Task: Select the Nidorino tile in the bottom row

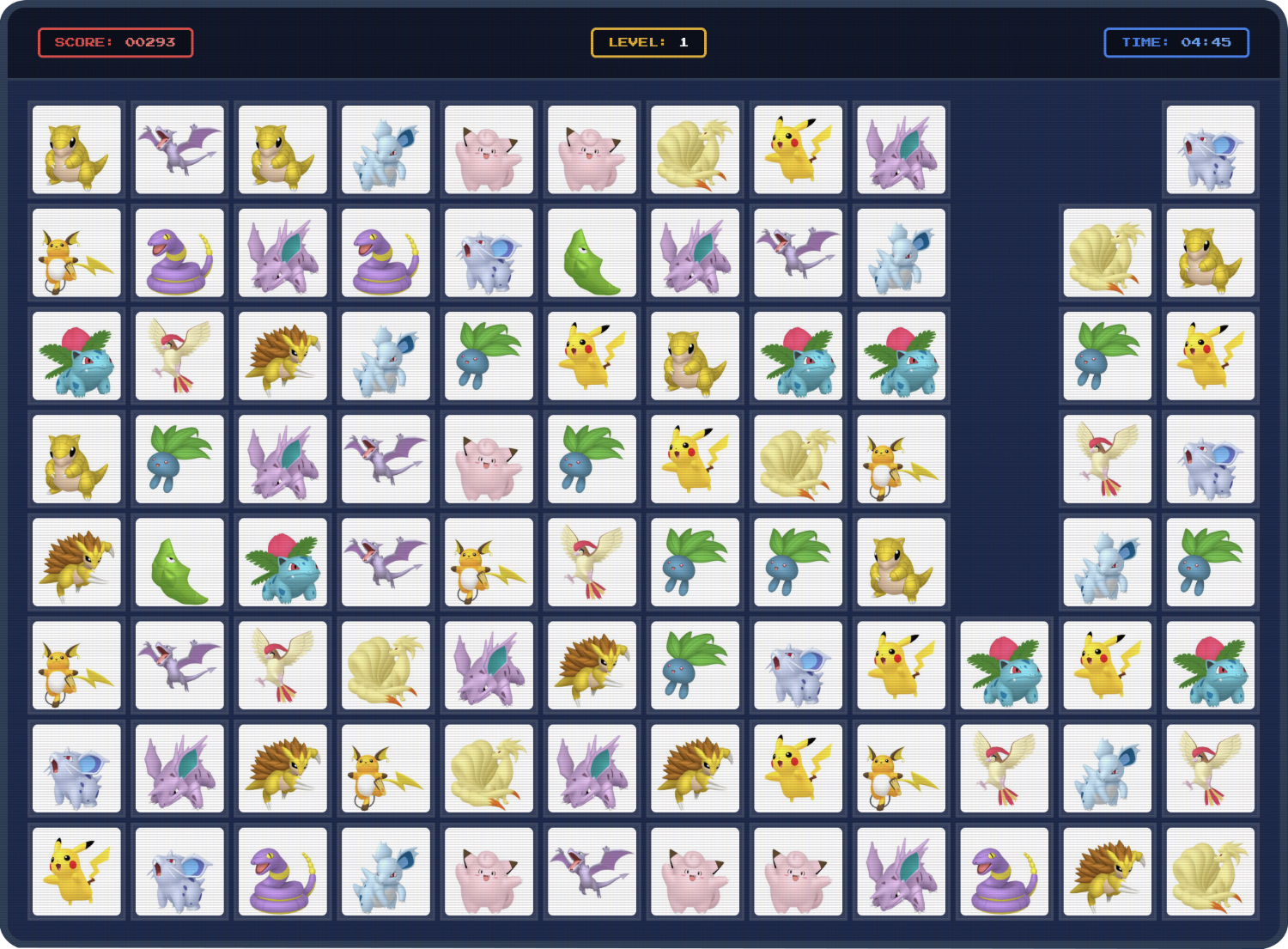Action: [901, 872]
